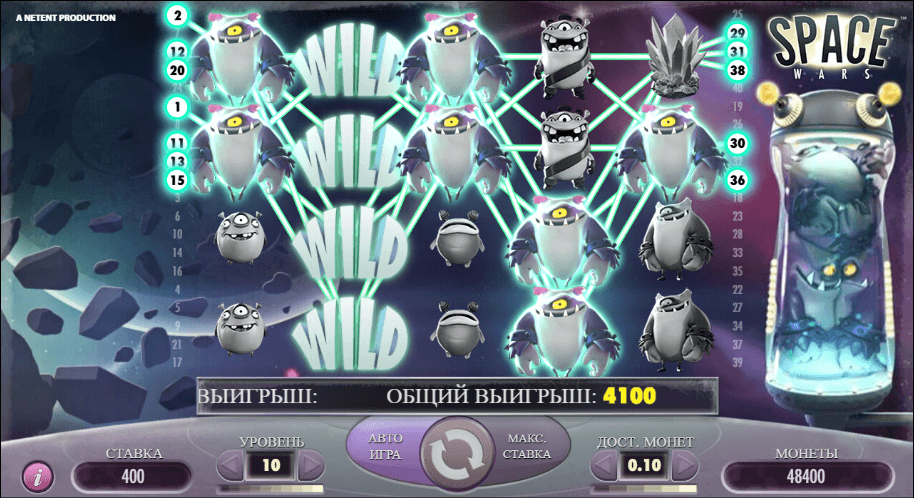Choose payline number 20 marker
The image size is (914, 498).
[x=178, y=70]
